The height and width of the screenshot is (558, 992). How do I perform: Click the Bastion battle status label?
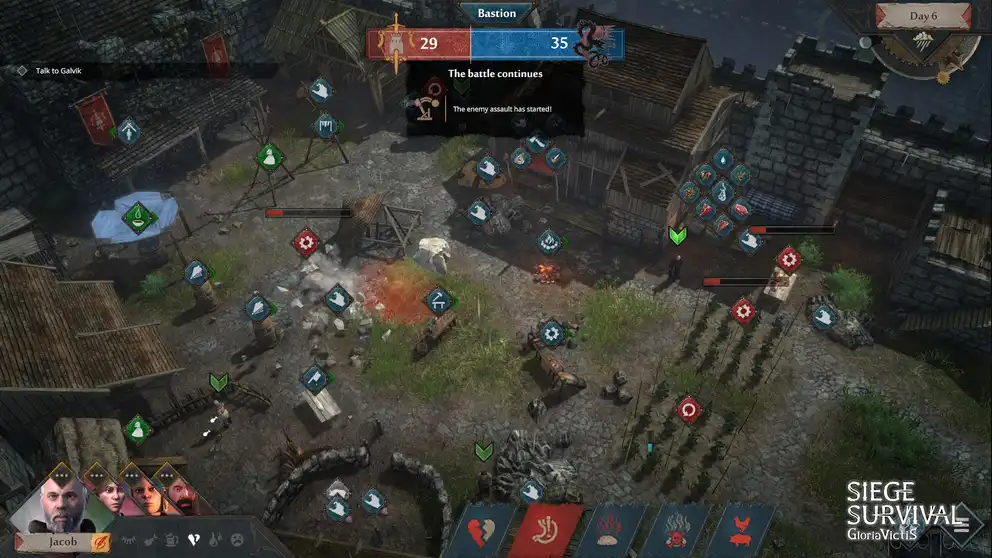pos(496,13)
